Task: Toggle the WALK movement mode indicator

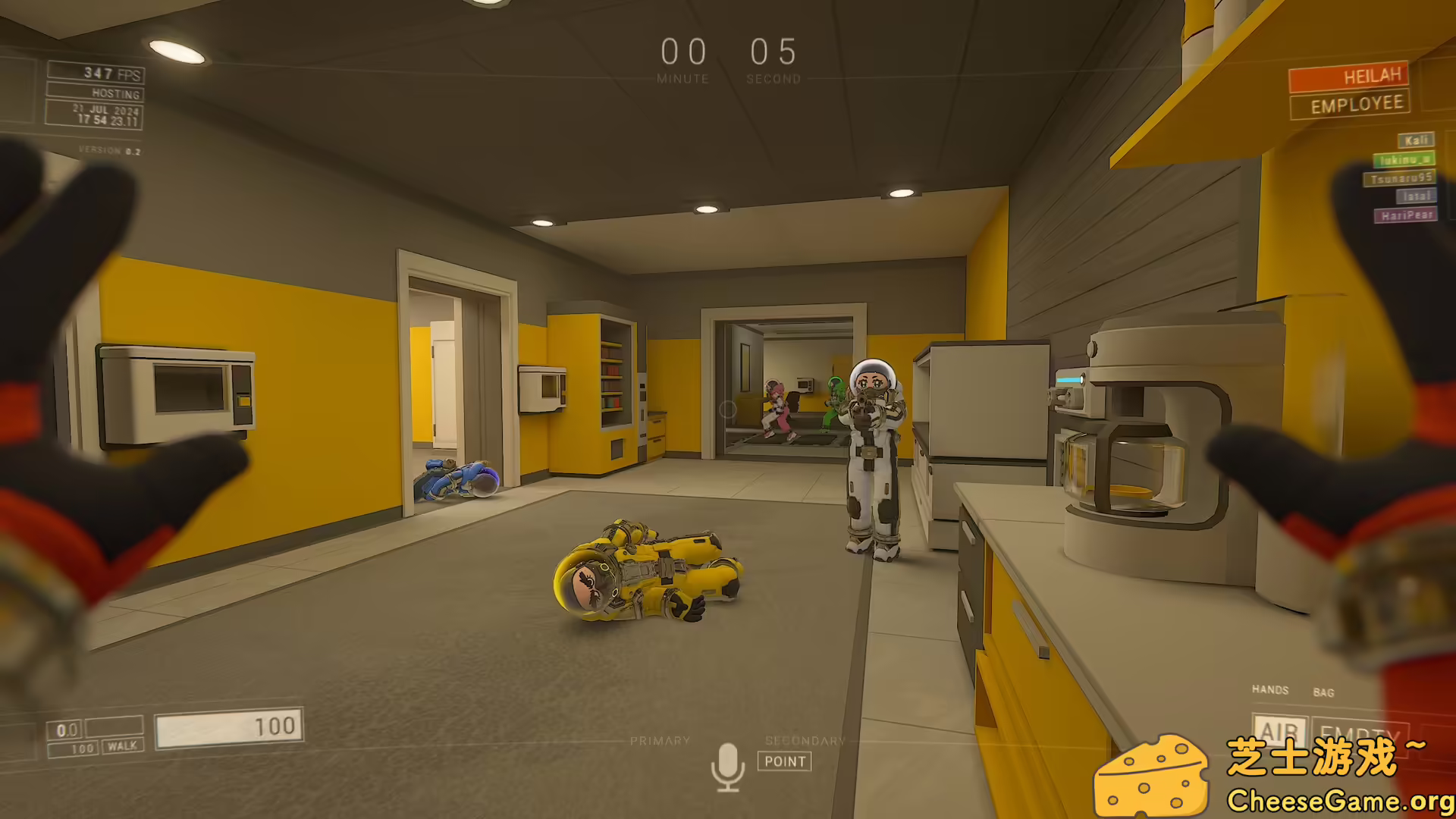Action: click(x=121, y=747)
